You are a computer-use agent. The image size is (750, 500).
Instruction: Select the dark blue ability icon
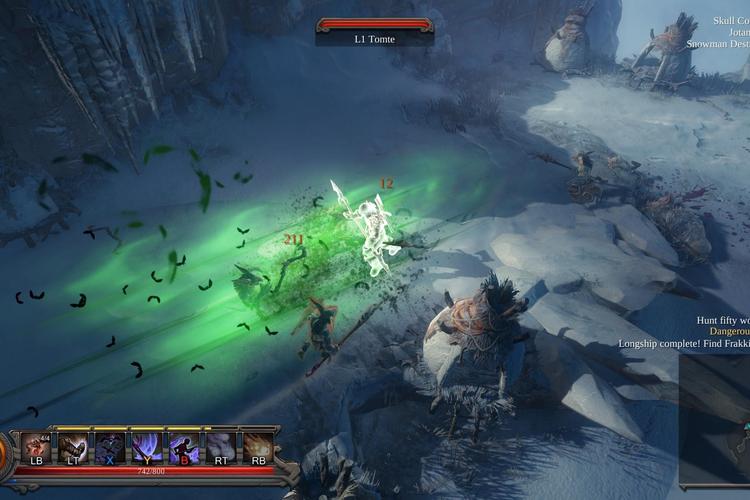click(110, 445)
